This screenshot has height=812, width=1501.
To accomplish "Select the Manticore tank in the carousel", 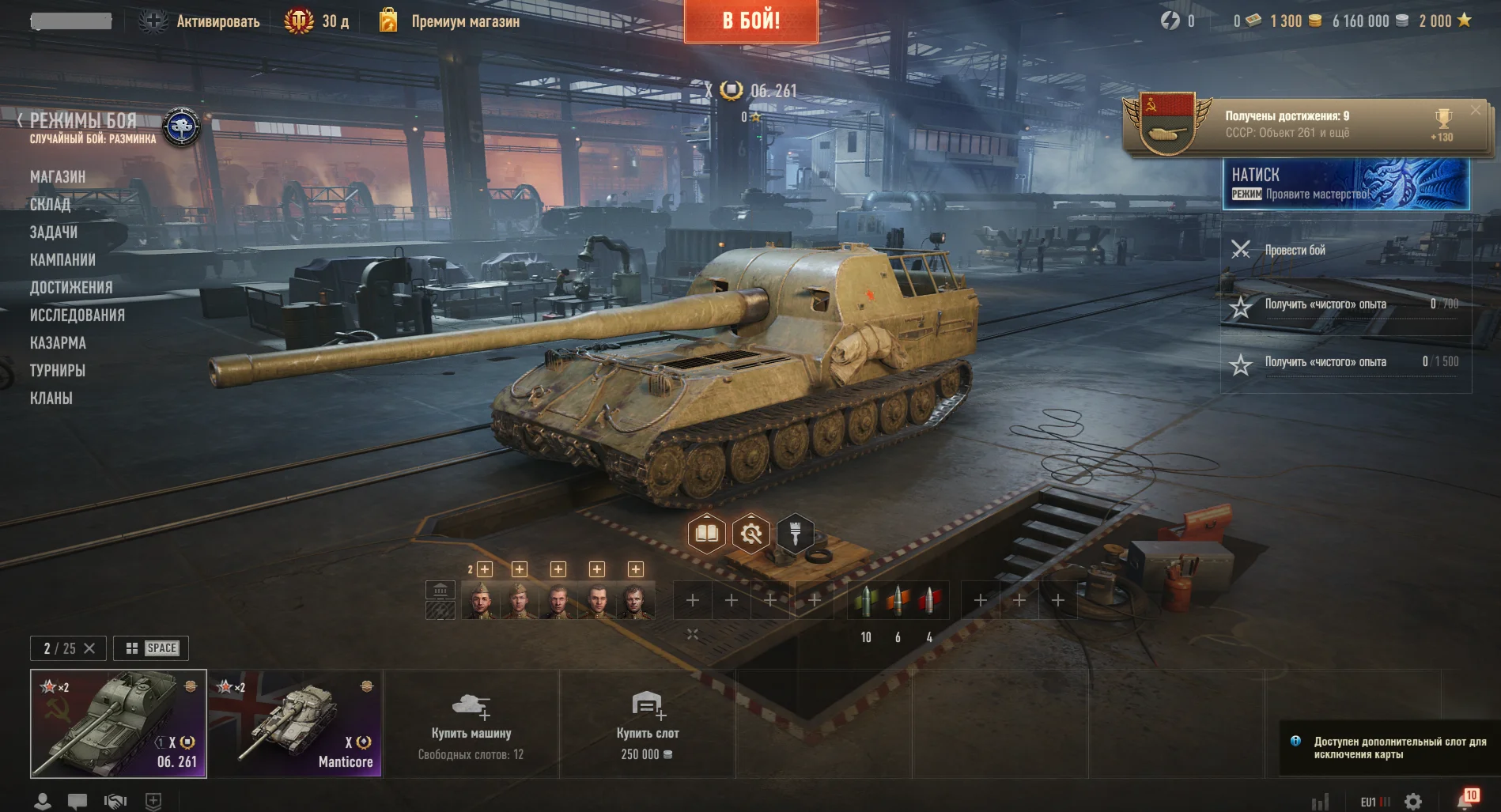I will coord(295,723).
